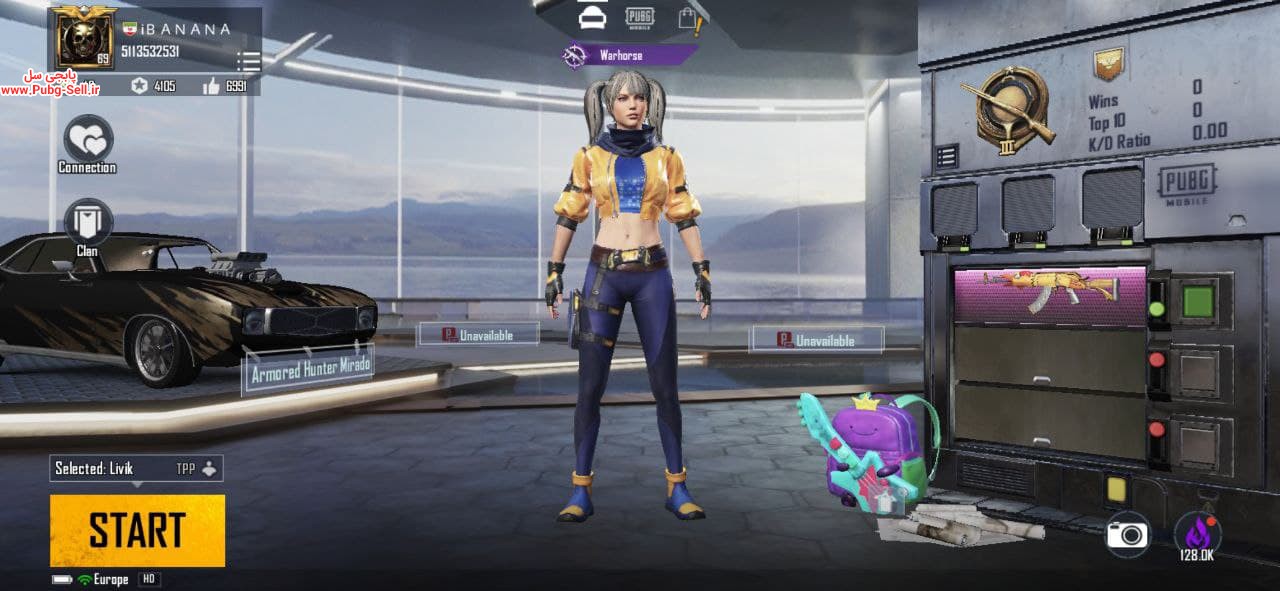
Task: Click the Warhorse title banner
Action: click(628, 54)
